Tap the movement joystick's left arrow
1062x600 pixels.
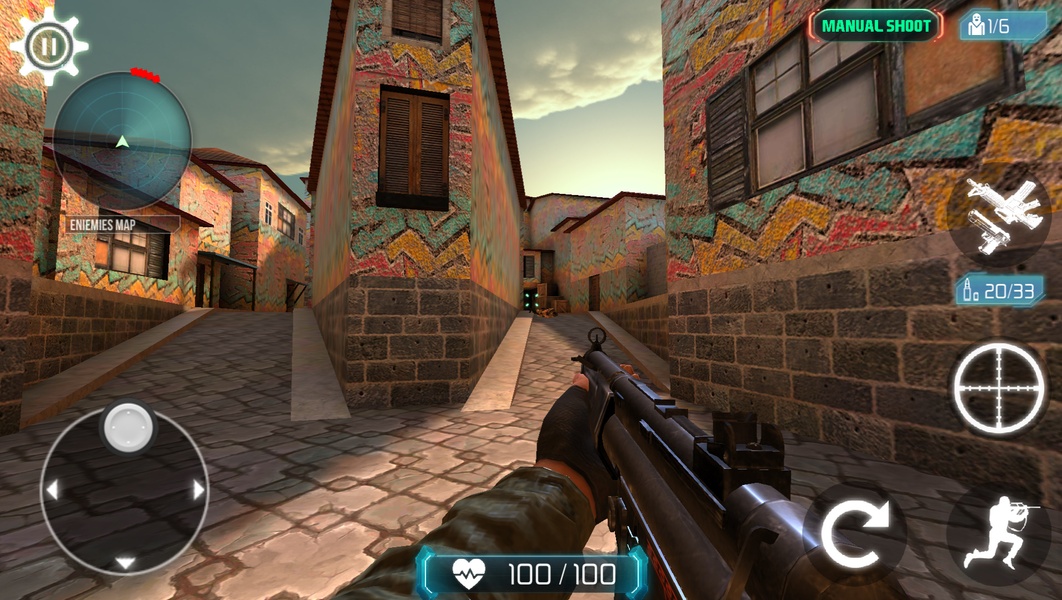[52, 490]
